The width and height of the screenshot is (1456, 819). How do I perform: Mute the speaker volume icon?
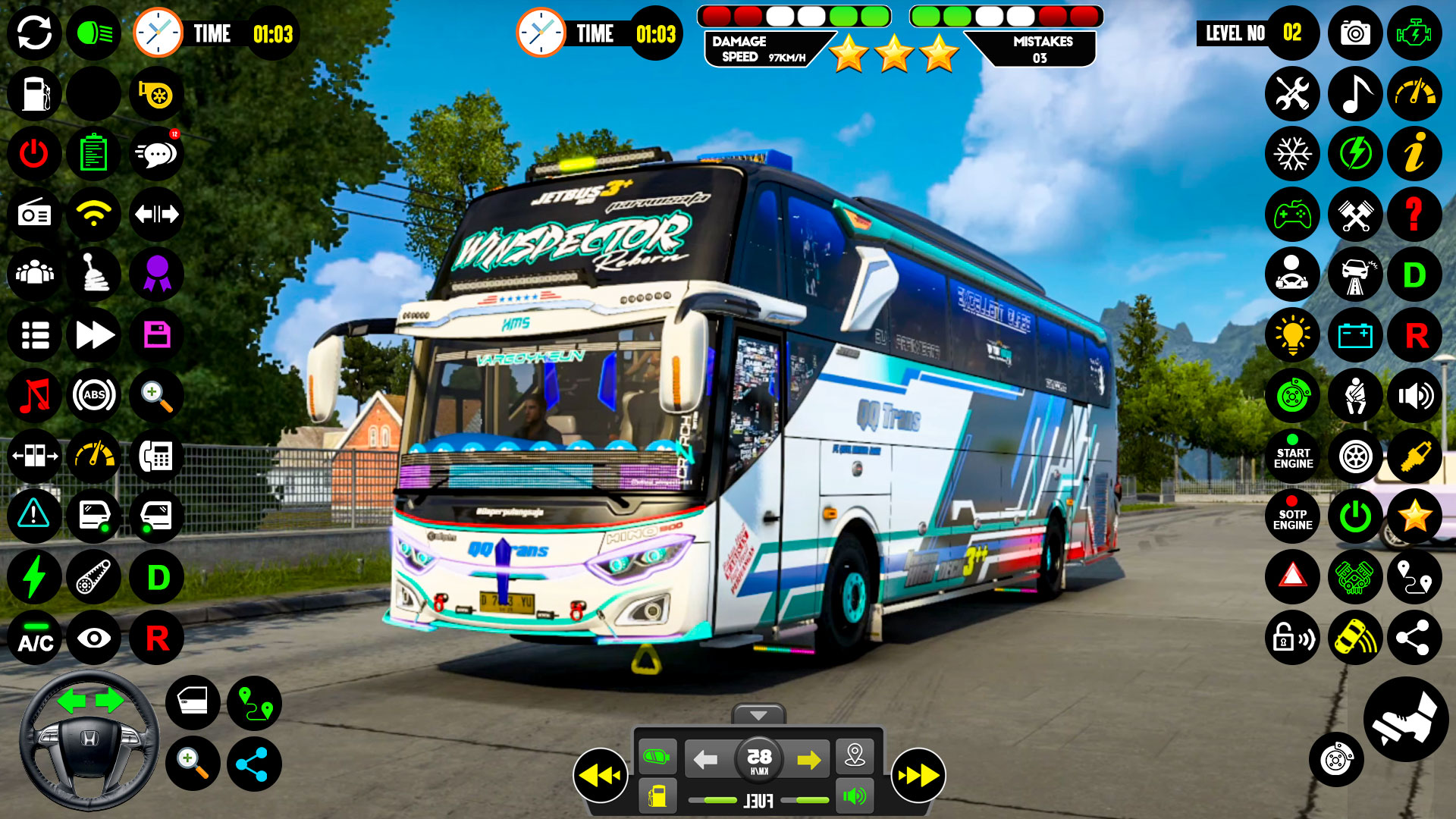point(1415,395)
